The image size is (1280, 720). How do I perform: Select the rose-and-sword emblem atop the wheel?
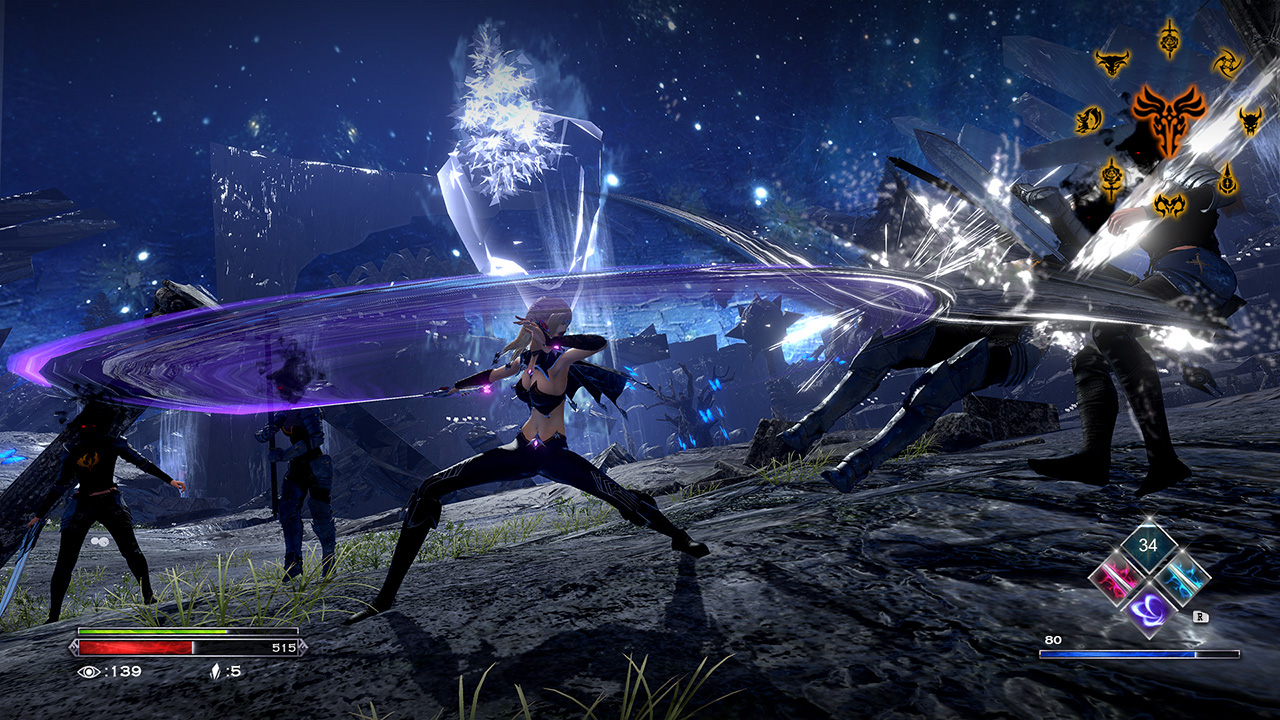tap(1168, 39)
